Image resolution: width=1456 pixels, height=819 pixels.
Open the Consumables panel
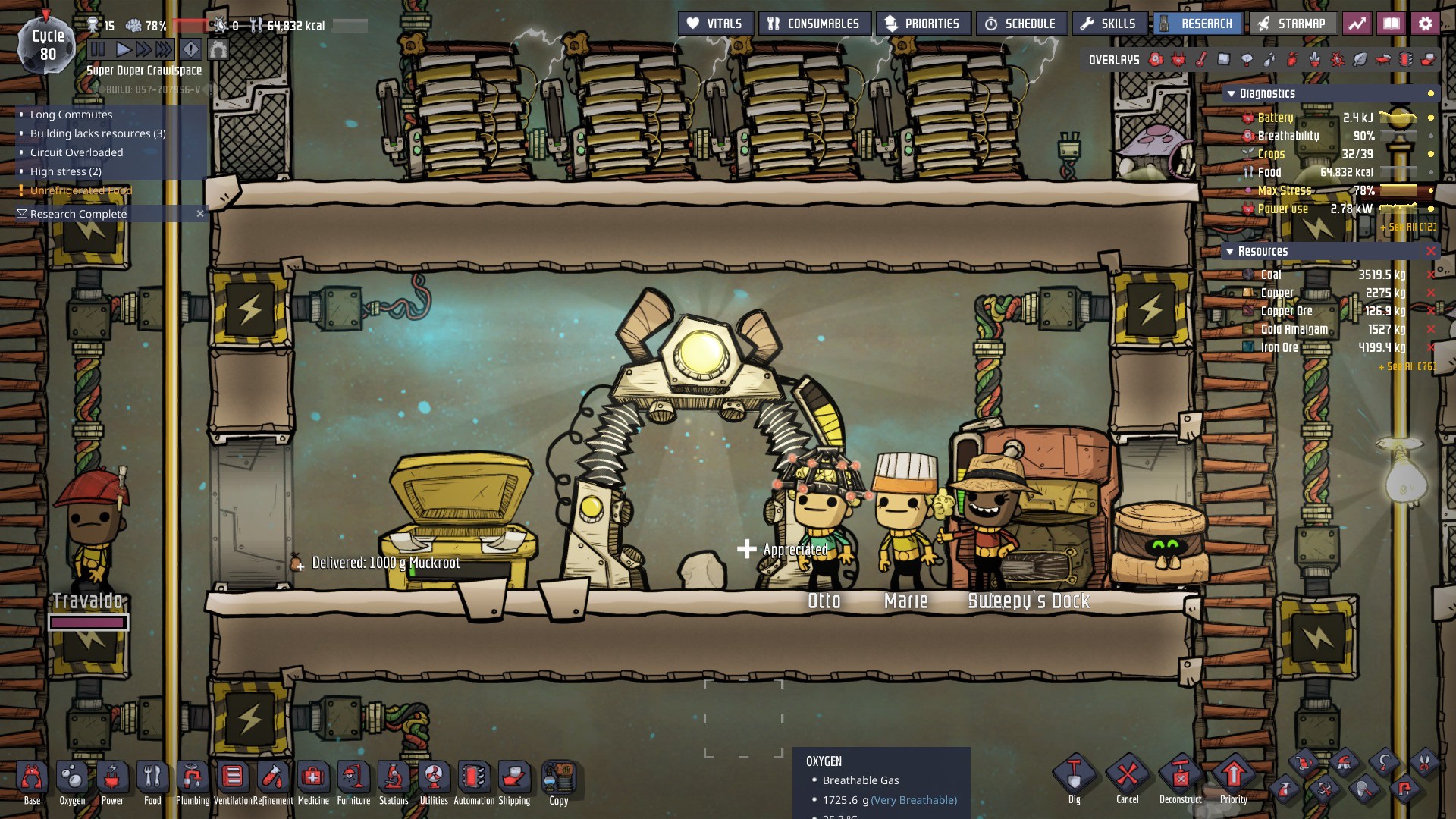(814, 24)
